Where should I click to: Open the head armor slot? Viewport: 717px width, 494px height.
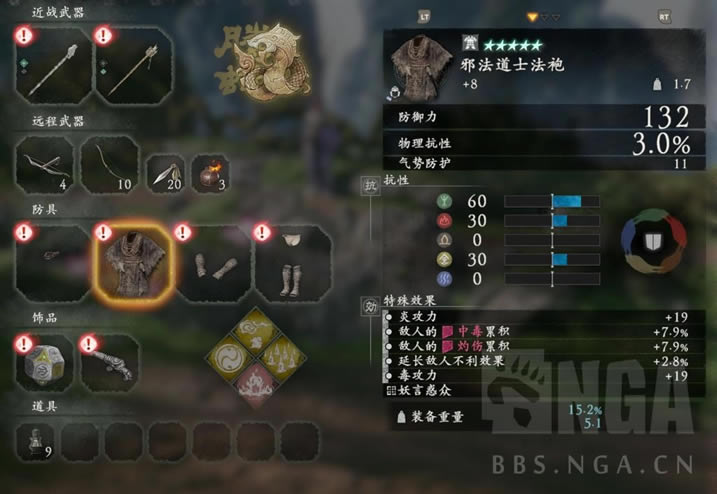(53, 262)
